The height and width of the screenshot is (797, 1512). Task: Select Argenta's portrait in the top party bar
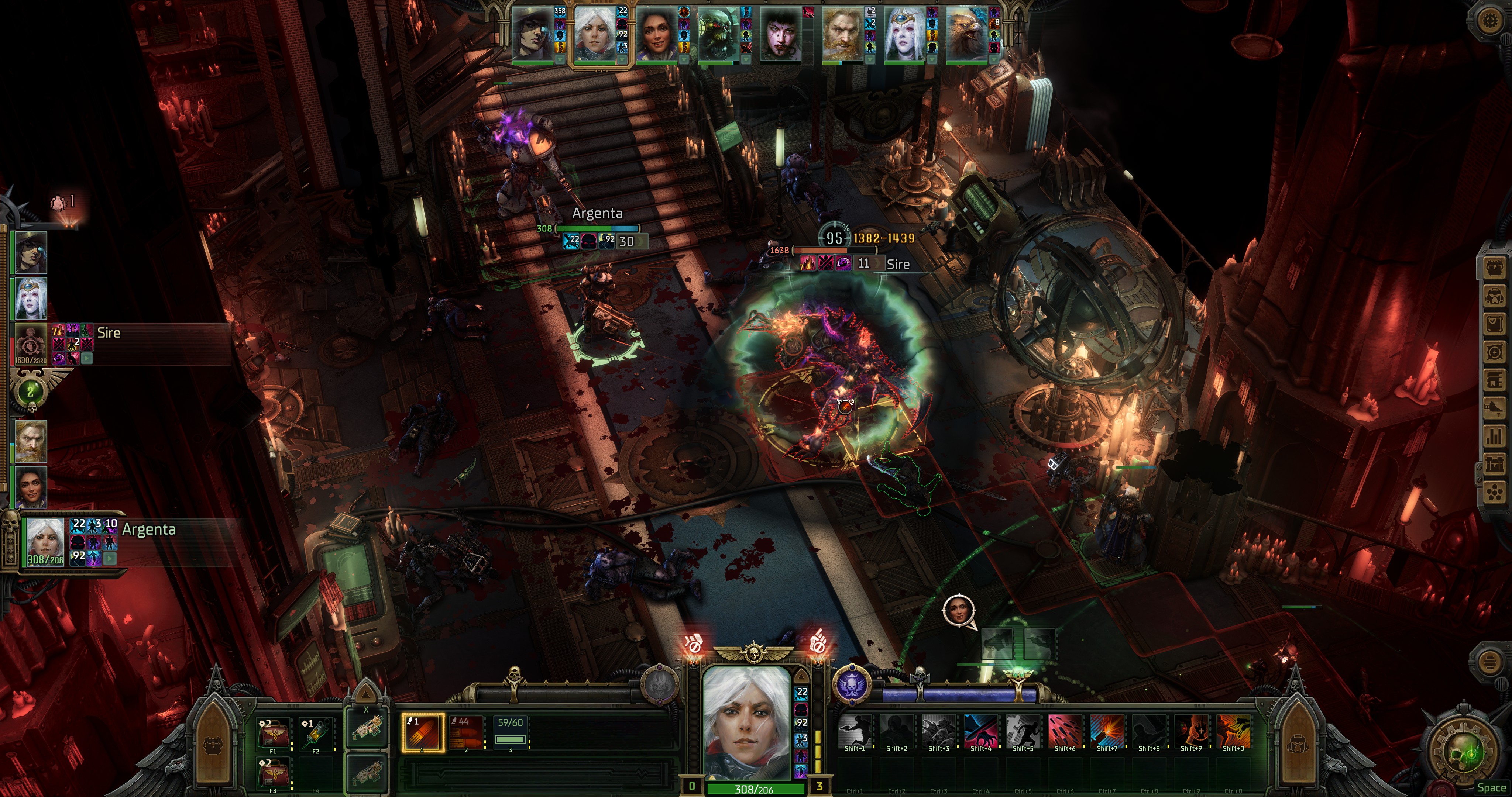tap(594, 34)
